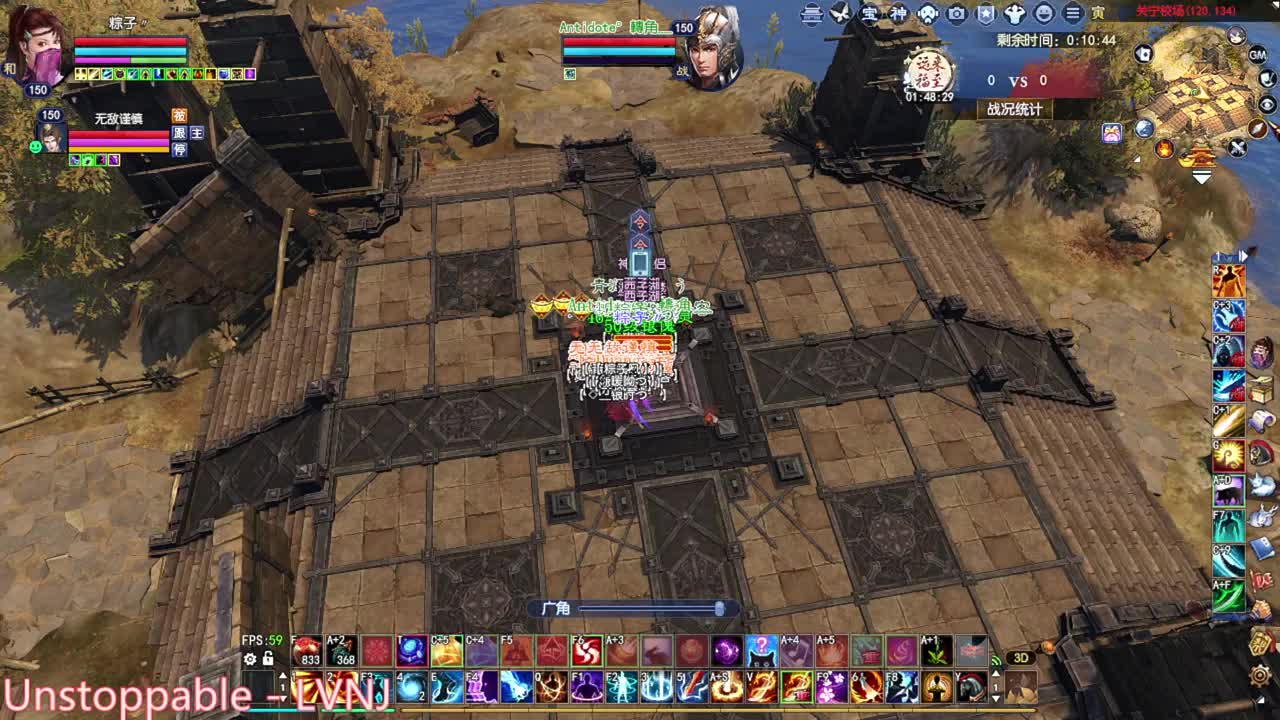Open the camera screenshot icon in the top bar

955,12
